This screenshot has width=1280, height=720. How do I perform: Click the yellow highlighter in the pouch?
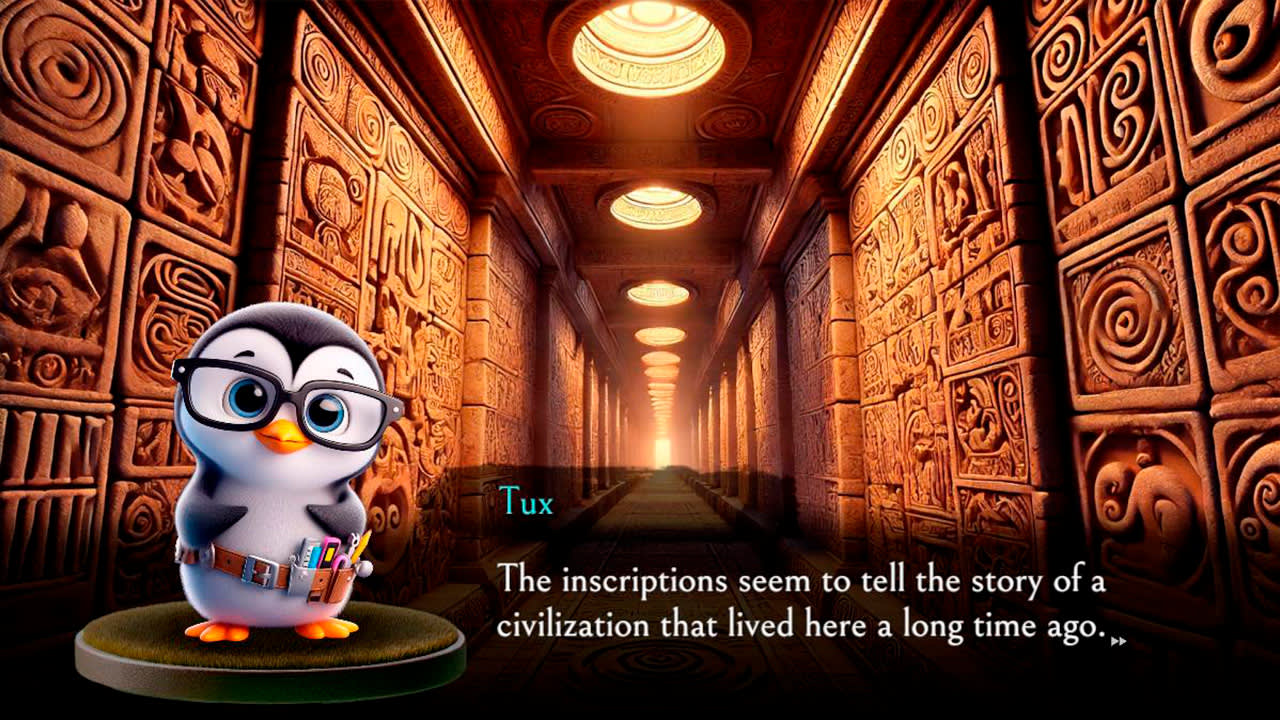point(329,554)
